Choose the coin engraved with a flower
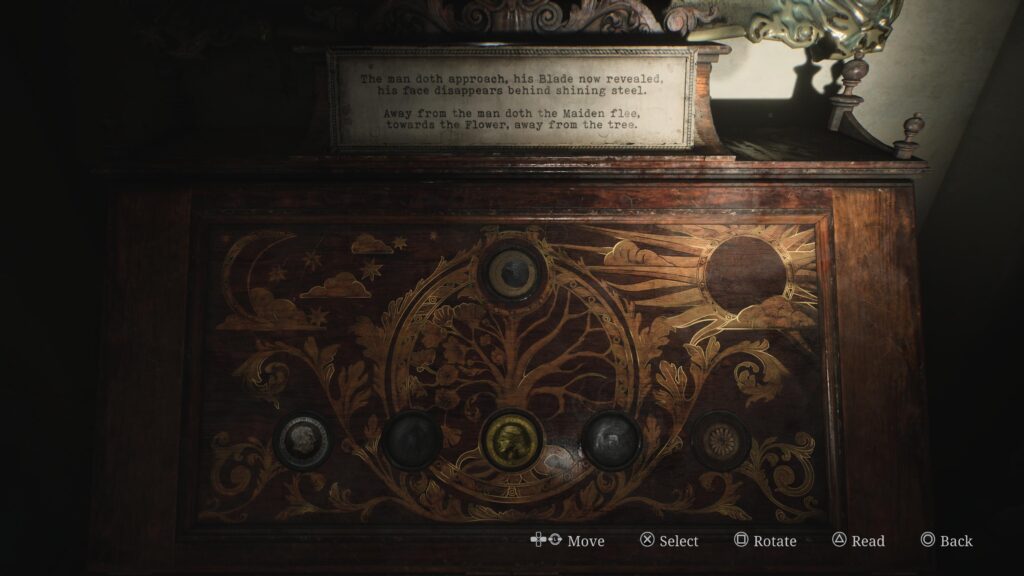The image size is (1024, 576). tap(719, 441)
